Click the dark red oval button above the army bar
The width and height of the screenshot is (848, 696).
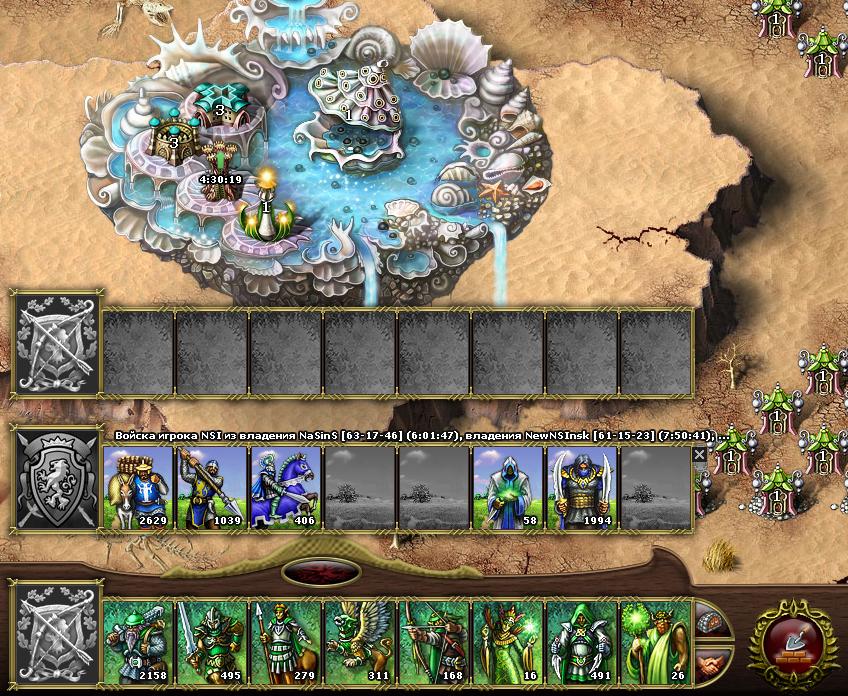click(321, 573)
